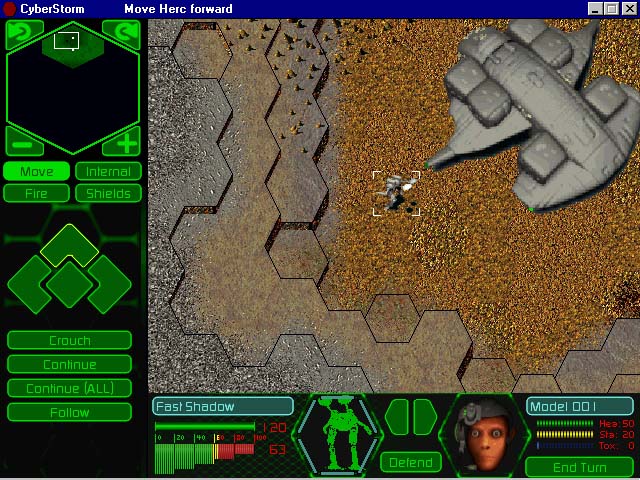Move Herc forward with the top arrow pad
Image resolution: width=640 pixels, height=480 pixels.
pyautogui.click(x=69, y=245)
